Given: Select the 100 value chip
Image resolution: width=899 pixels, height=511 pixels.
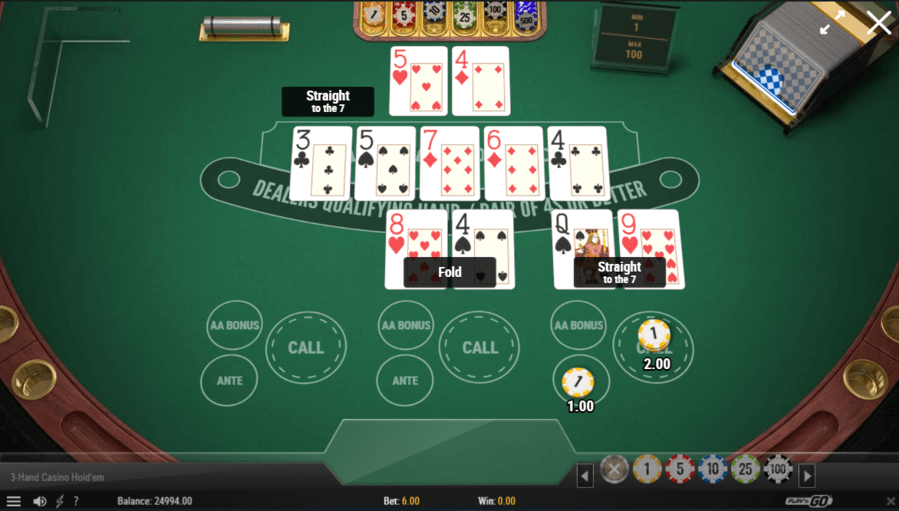Looking at the screenshot, I should tap(777, 469).
